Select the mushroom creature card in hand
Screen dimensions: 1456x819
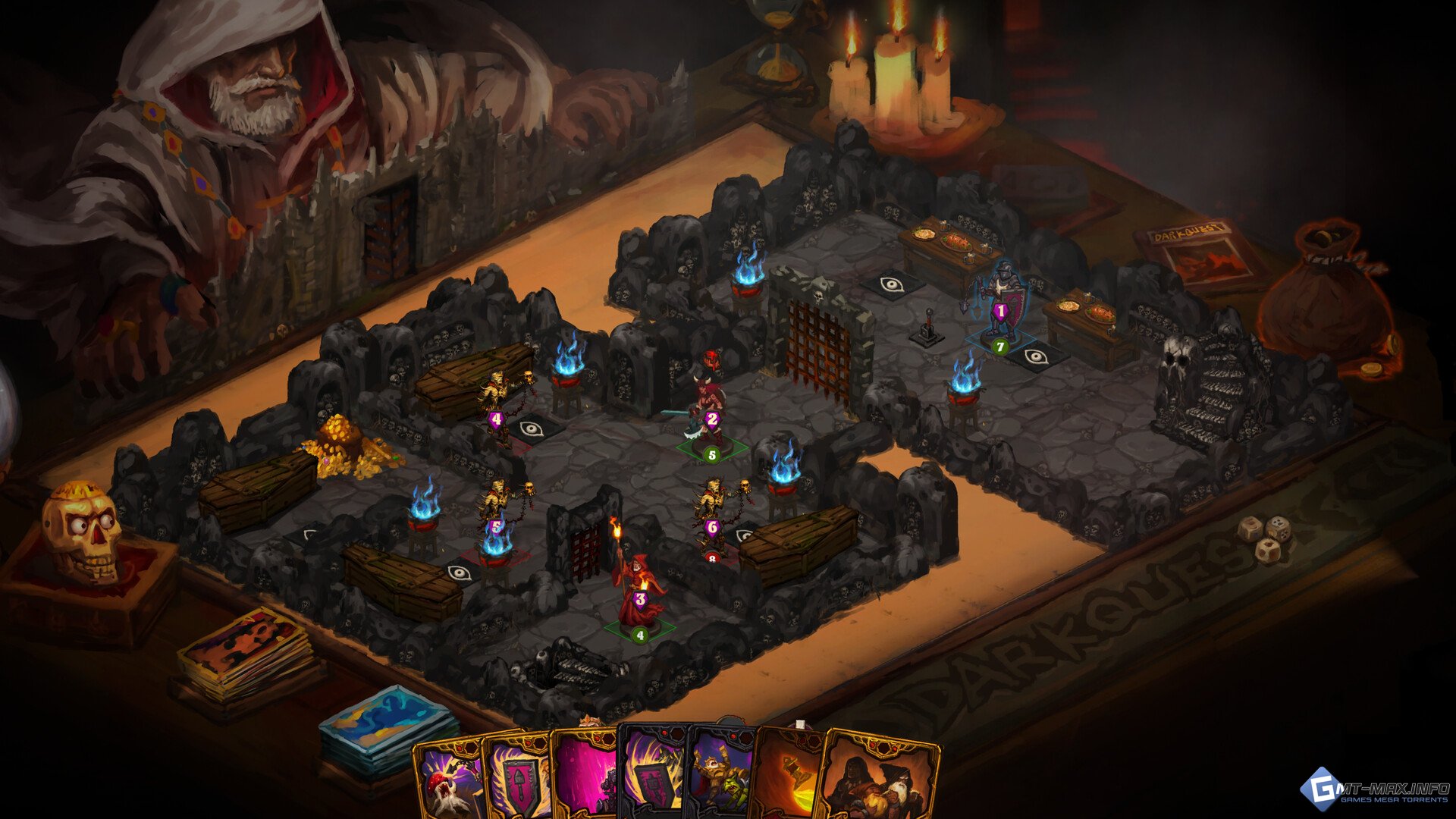point(449,781)
